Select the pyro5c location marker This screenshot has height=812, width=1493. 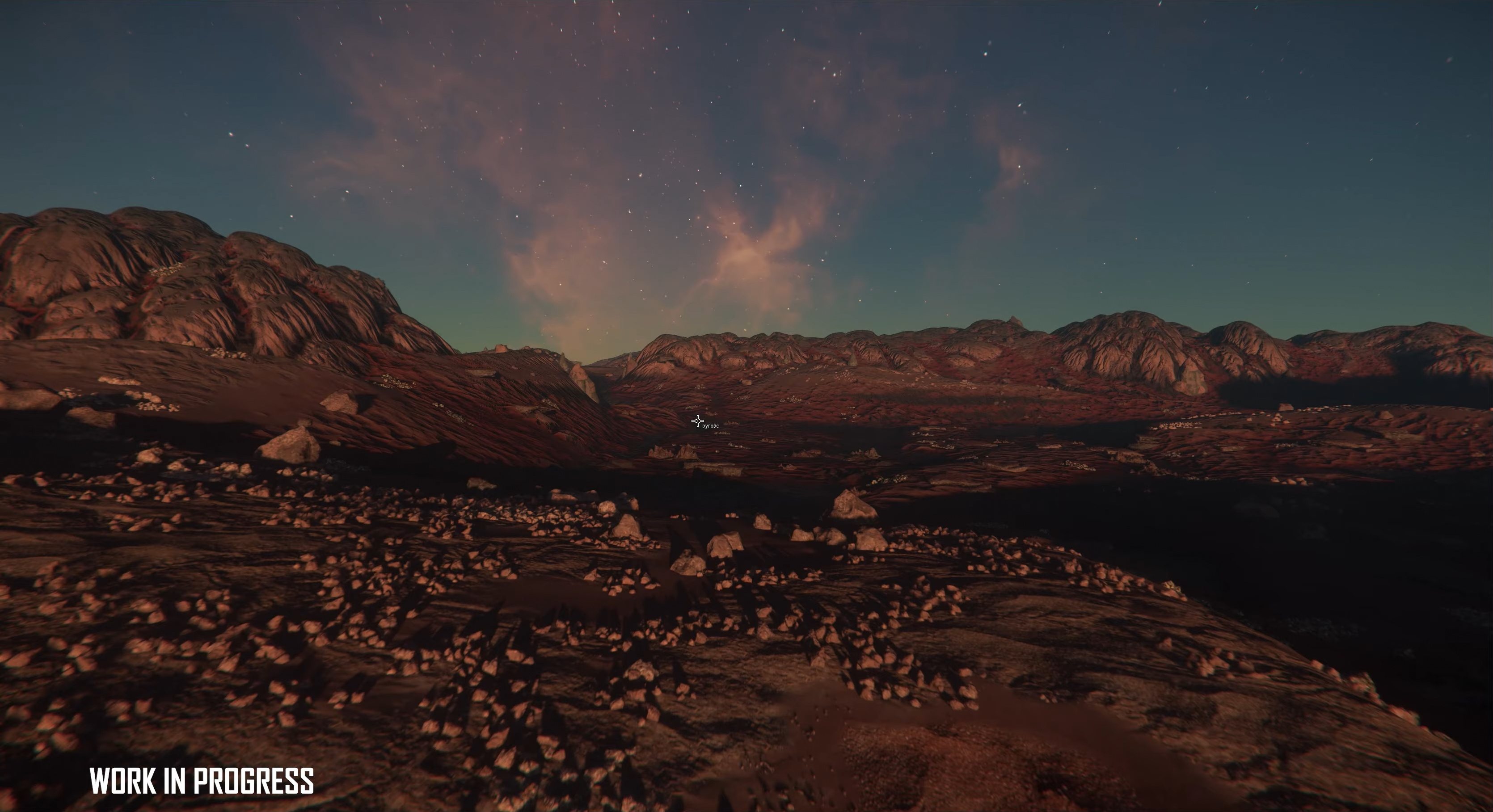click(x=698, y=421)
